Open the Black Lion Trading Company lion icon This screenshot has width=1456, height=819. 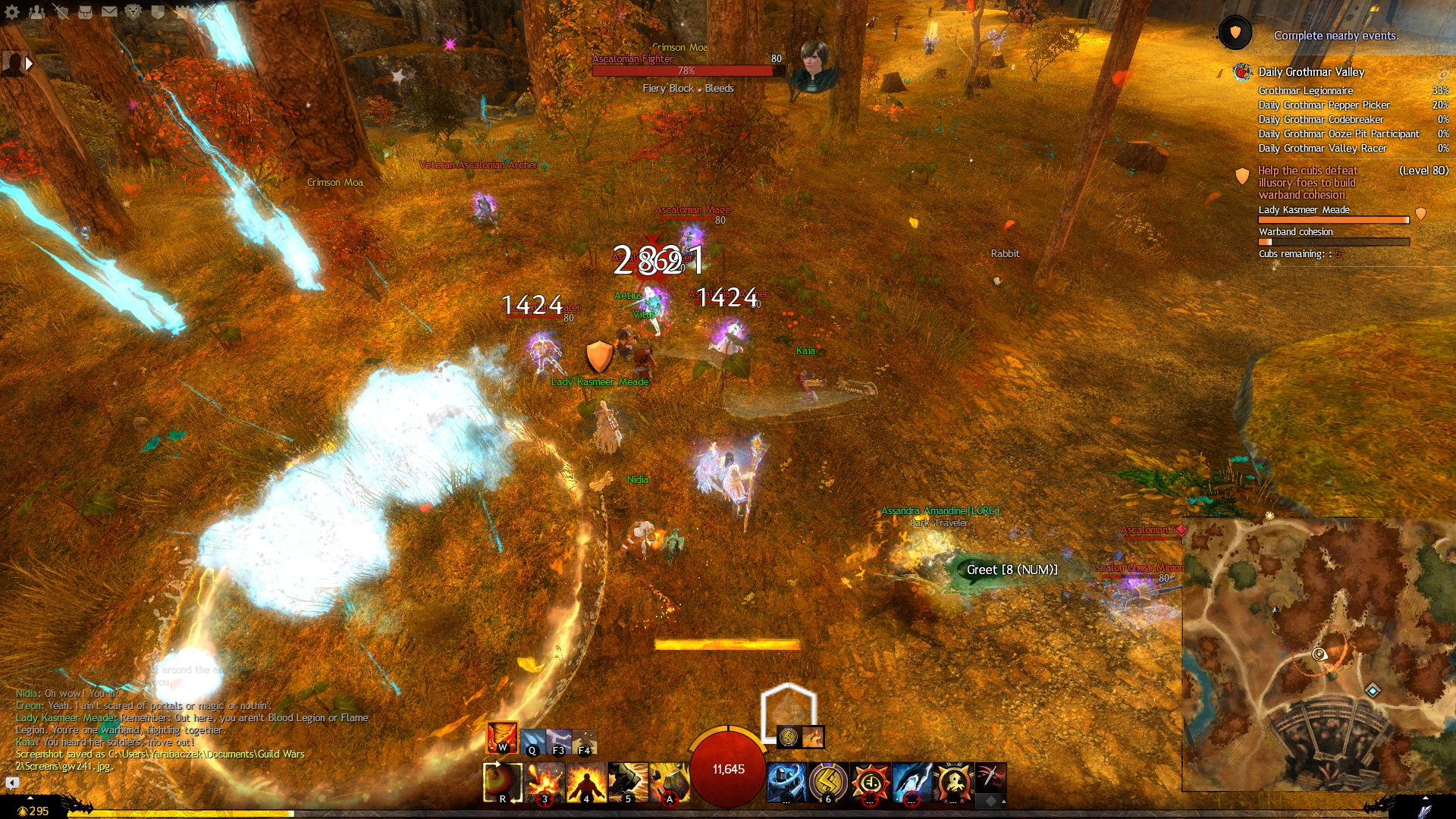133,11
